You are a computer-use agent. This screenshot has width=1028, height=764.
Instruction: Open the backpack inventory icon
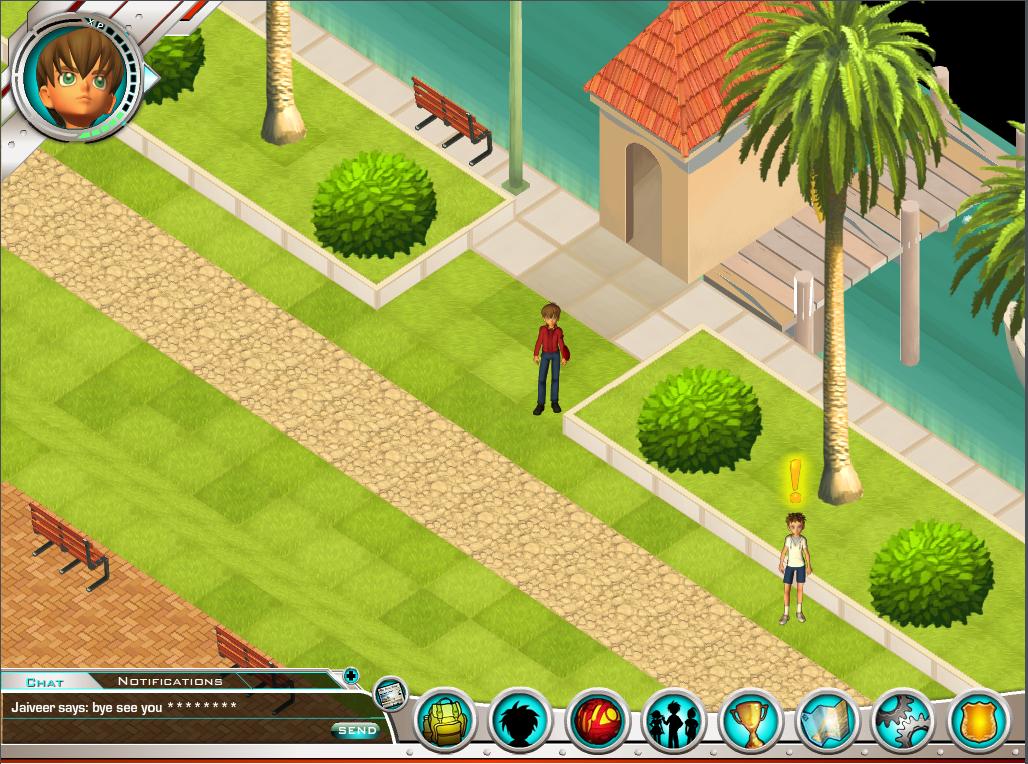coord(445,719)
